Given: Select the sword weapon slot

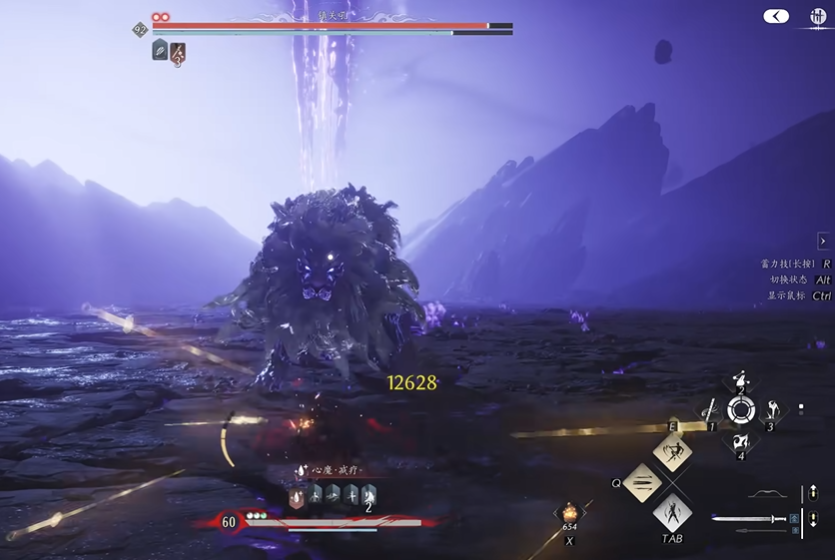Looking at the screenshot, I should 750,518.
